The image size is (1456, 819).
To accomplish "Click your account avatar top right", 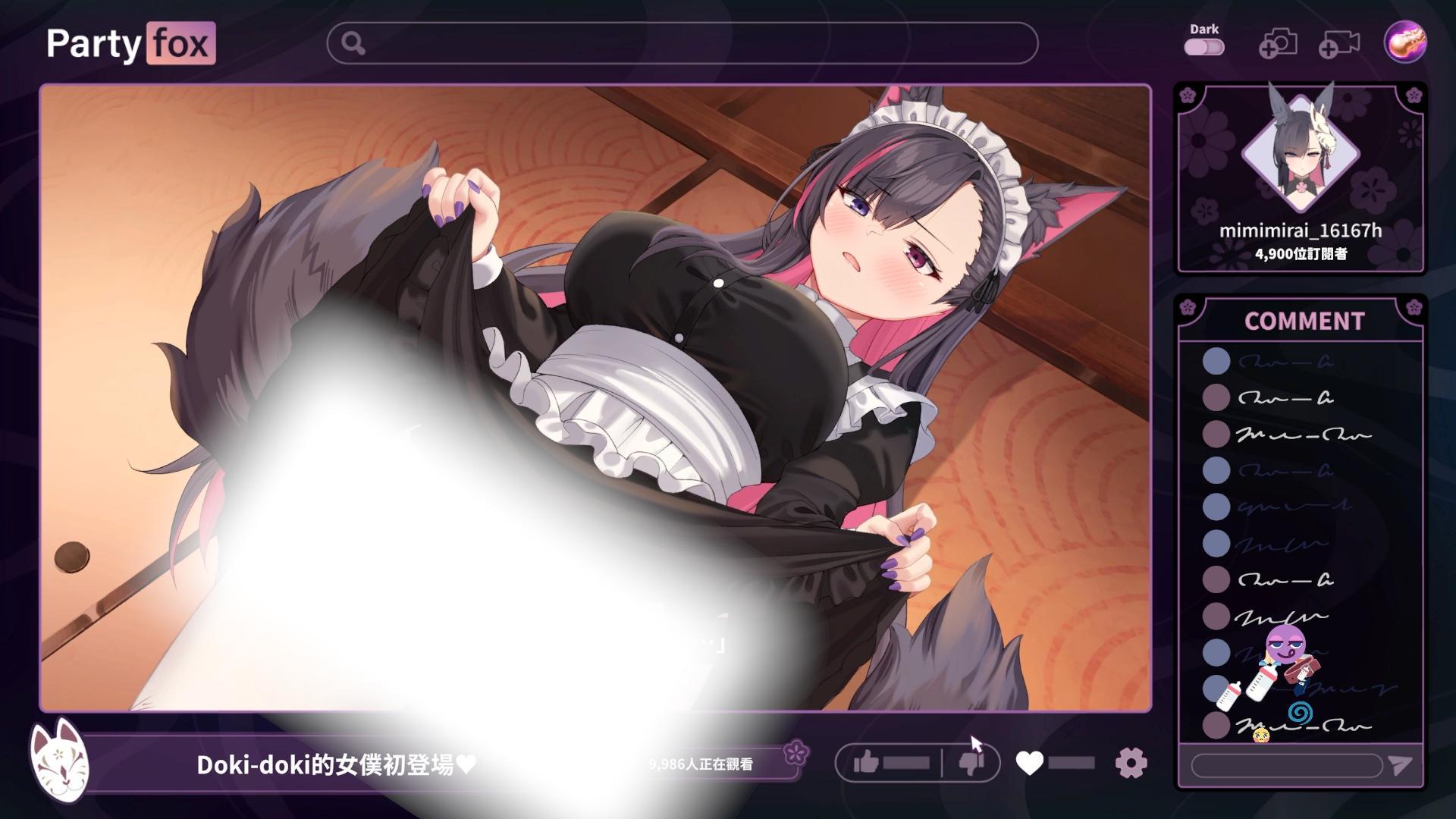I will coord(1404,43).
